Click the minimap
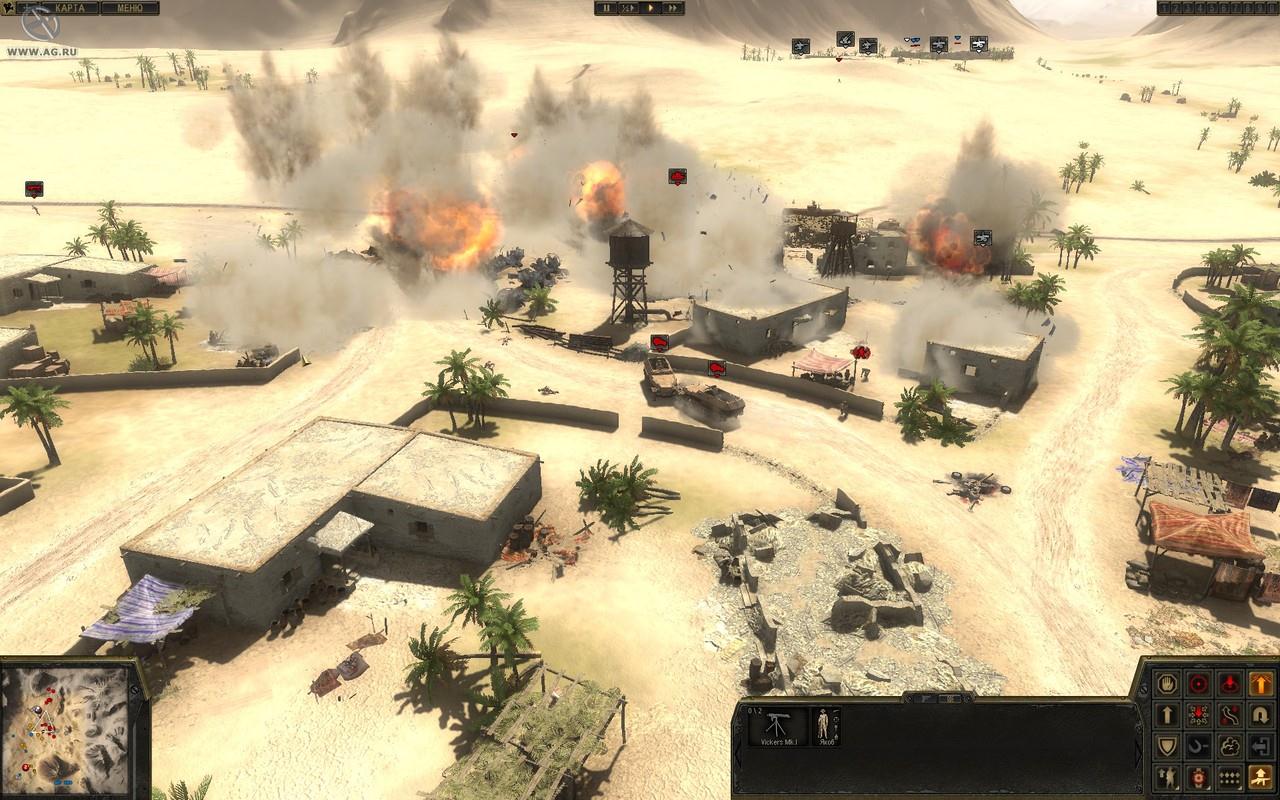 (66, 727)
